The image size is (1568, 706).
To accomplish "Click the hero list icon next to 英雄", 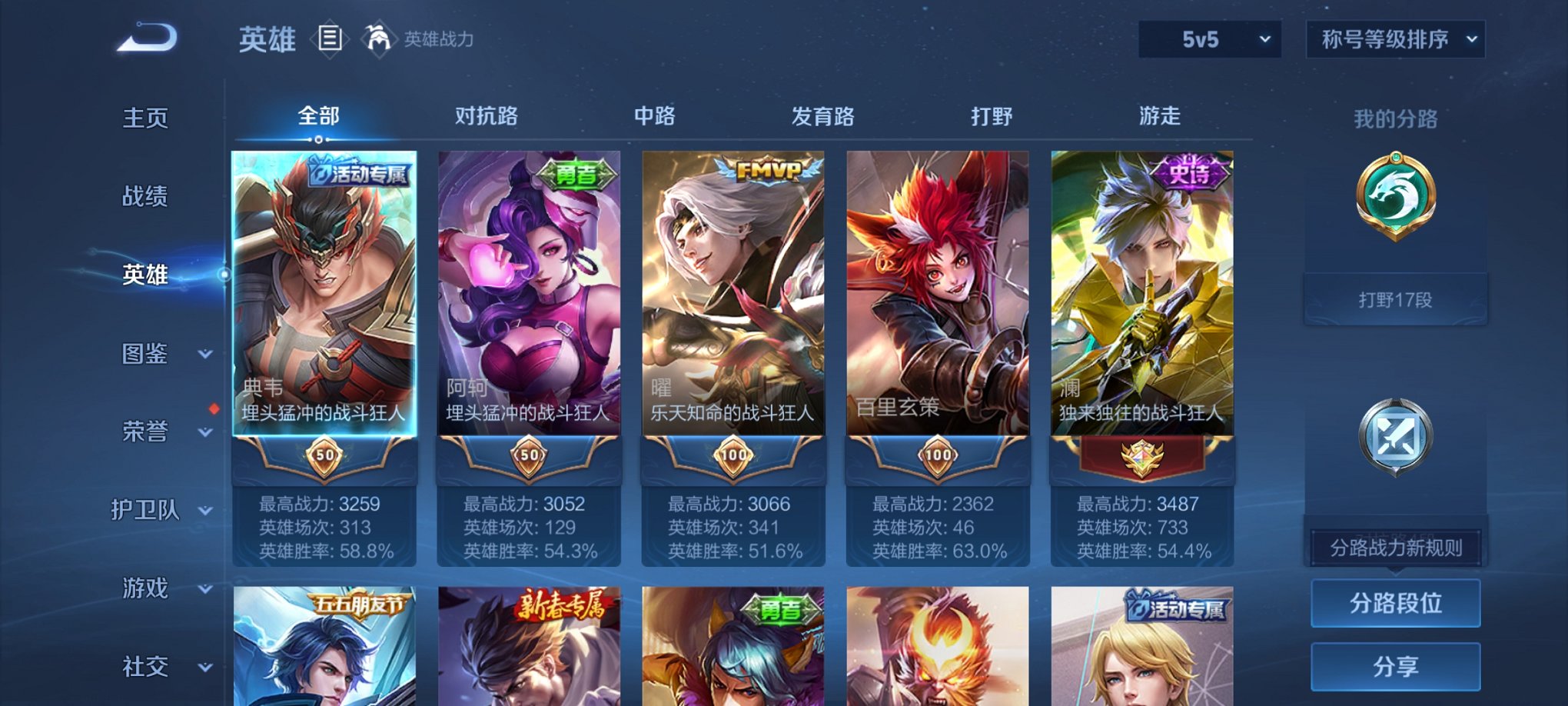I will coord(330,38).
